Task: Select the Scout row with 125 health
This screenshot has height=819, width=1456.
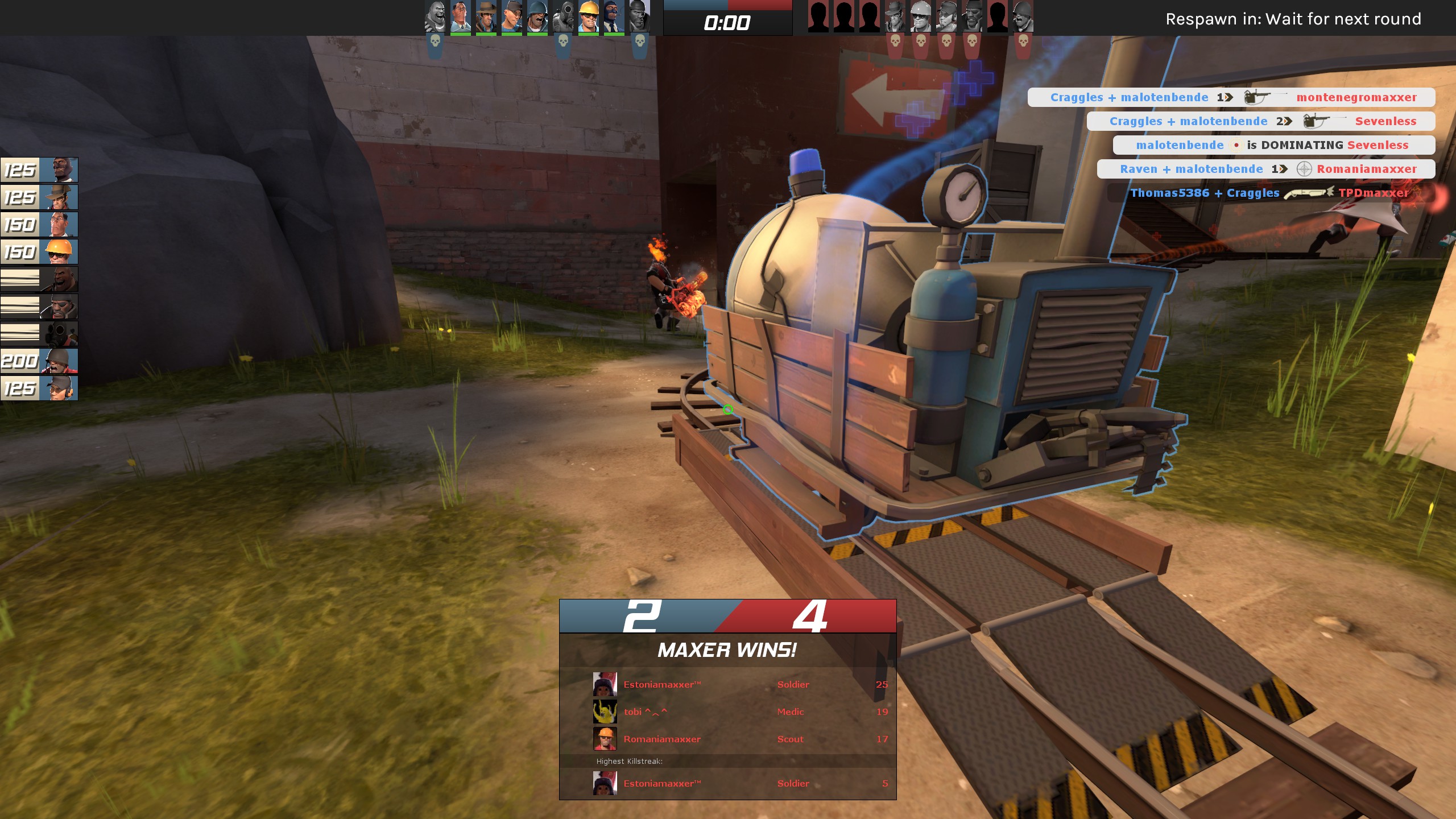Action: point(39,388)
